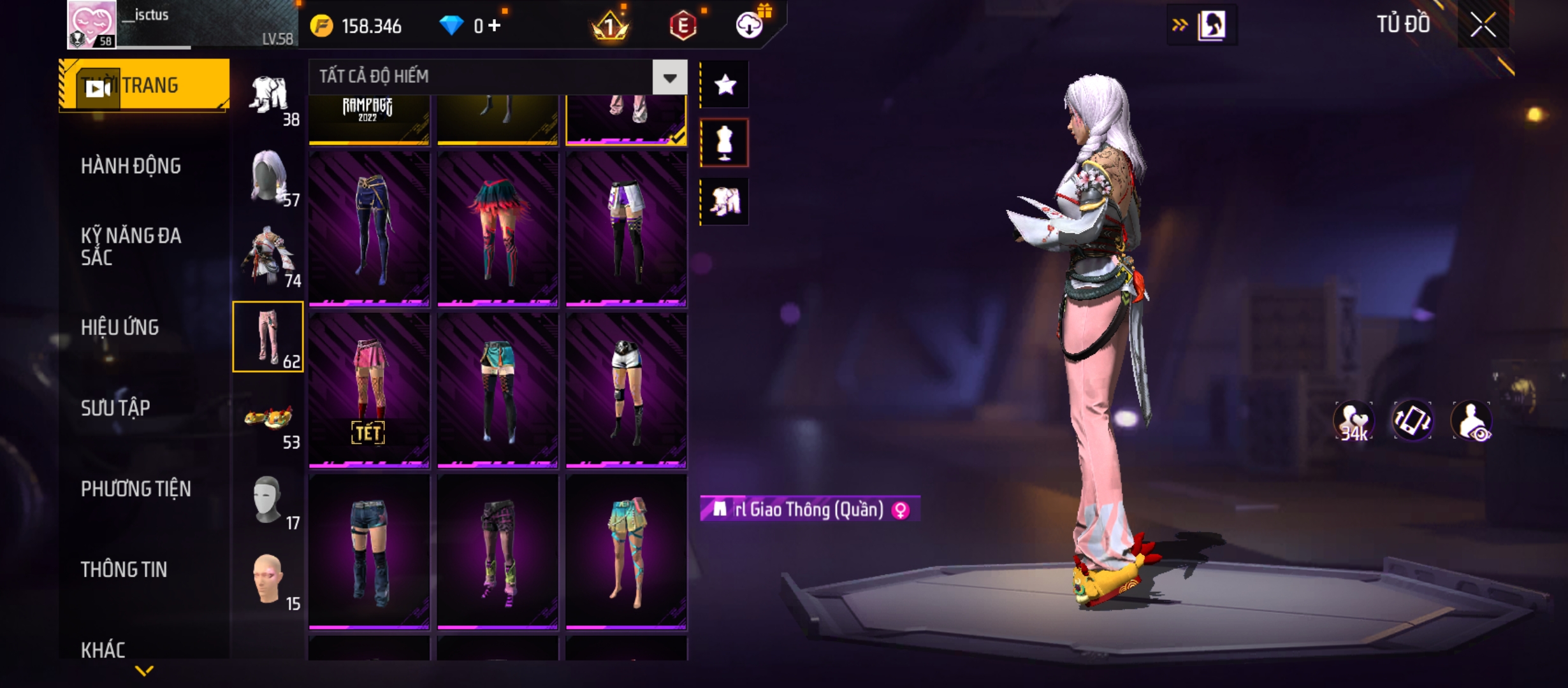Select the mannequin icon button
This screenshot has height=688, width=1568.
click(725, 143)
